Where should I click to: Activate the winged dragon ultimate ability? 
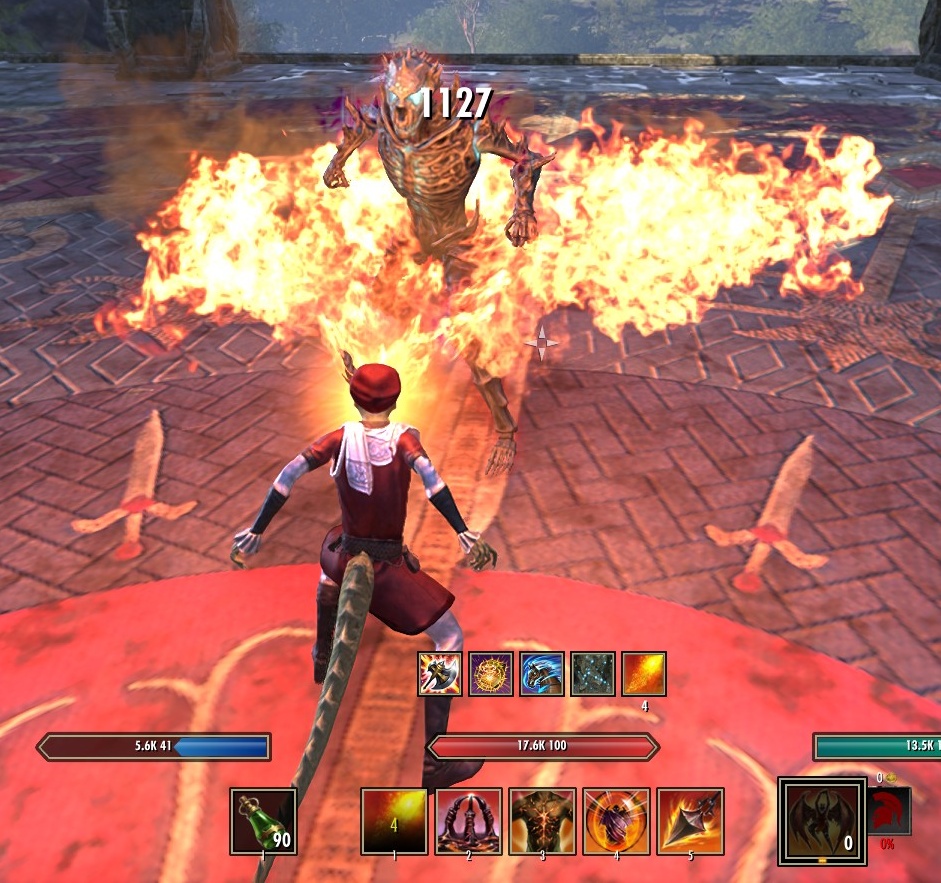click(822, 821)
